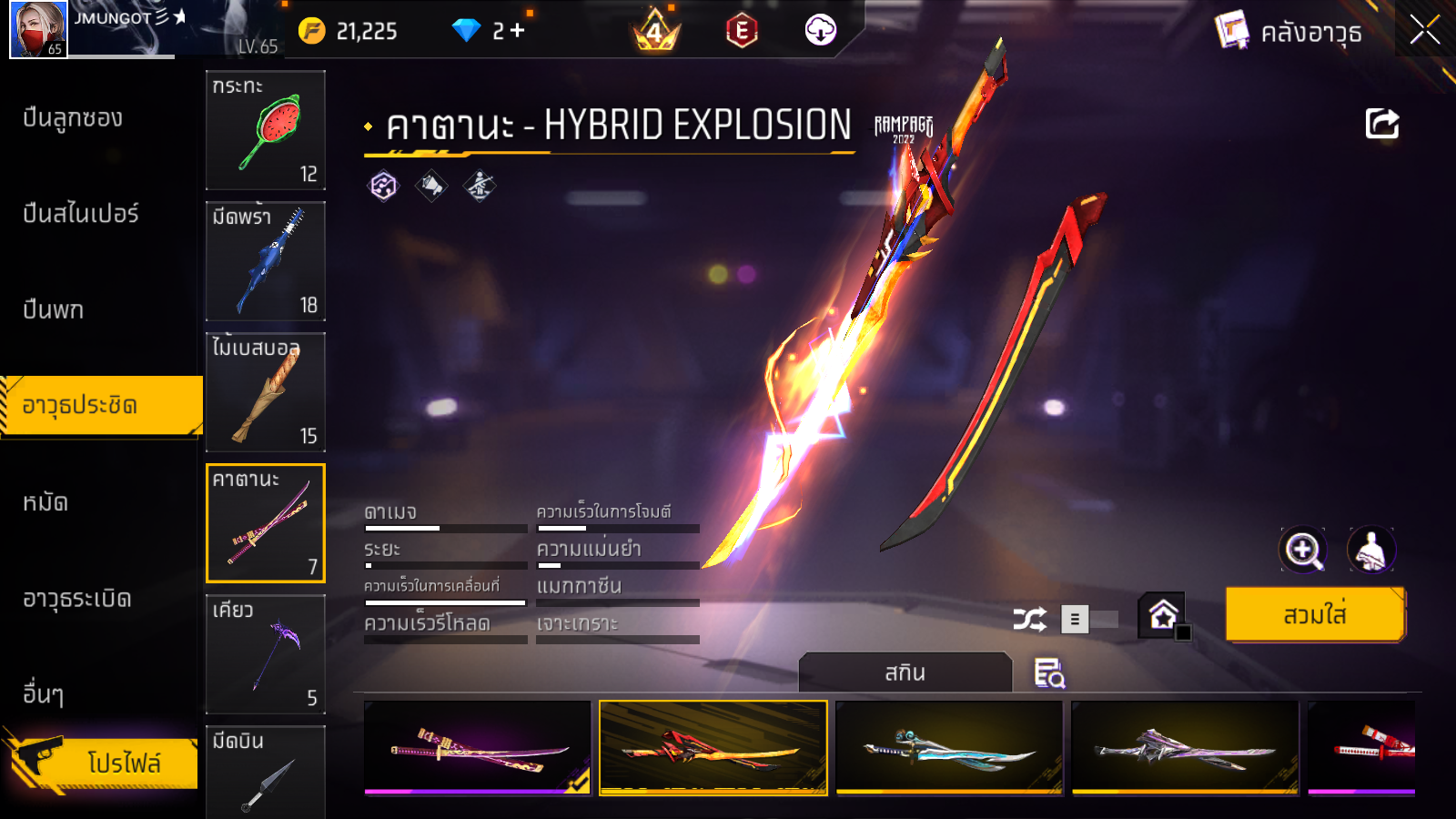Choose the machete weapon tile
Viewport: 1456px width, 819px height.
coord(266,261)
